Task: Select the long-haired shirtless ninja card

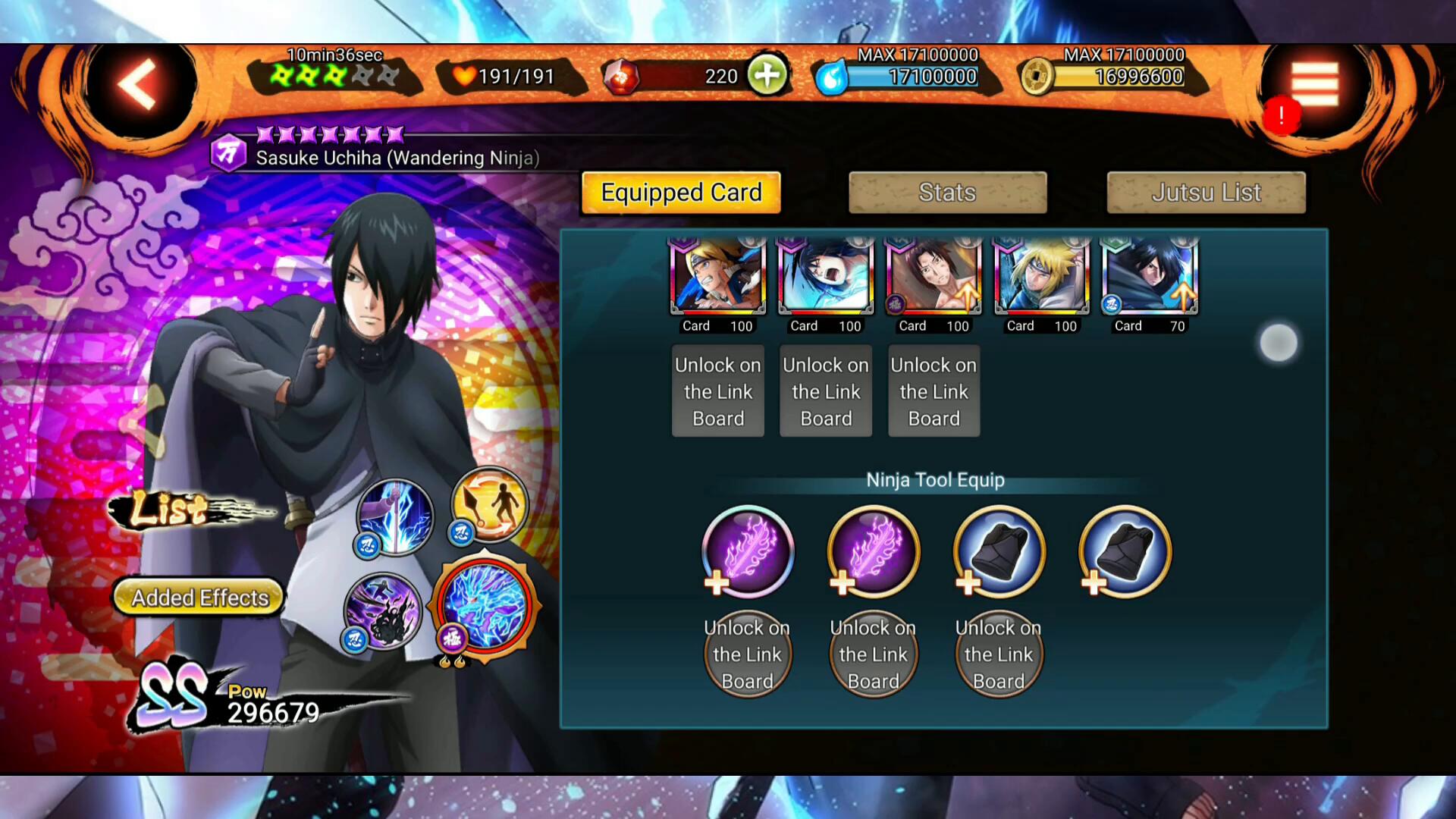Action: (x=934, y=277)
